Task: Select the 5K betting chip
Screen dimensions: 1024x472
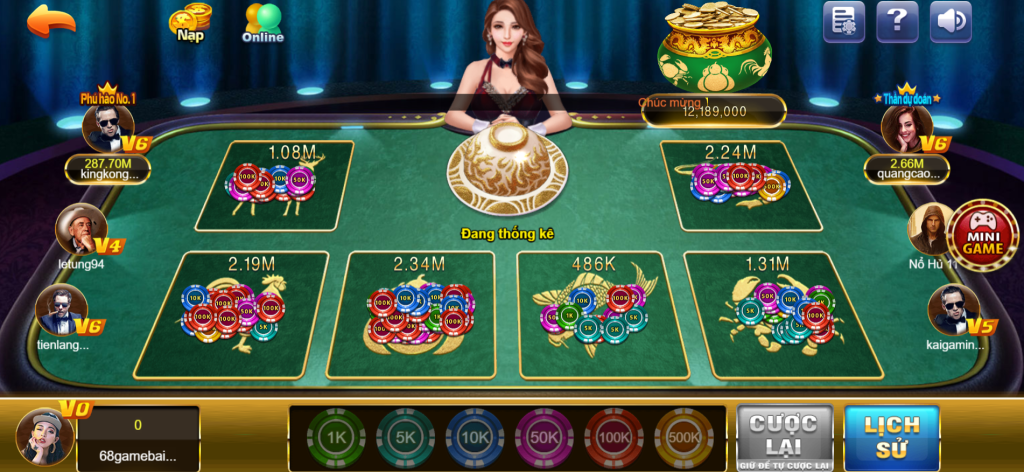Action: tap(407, 439)
